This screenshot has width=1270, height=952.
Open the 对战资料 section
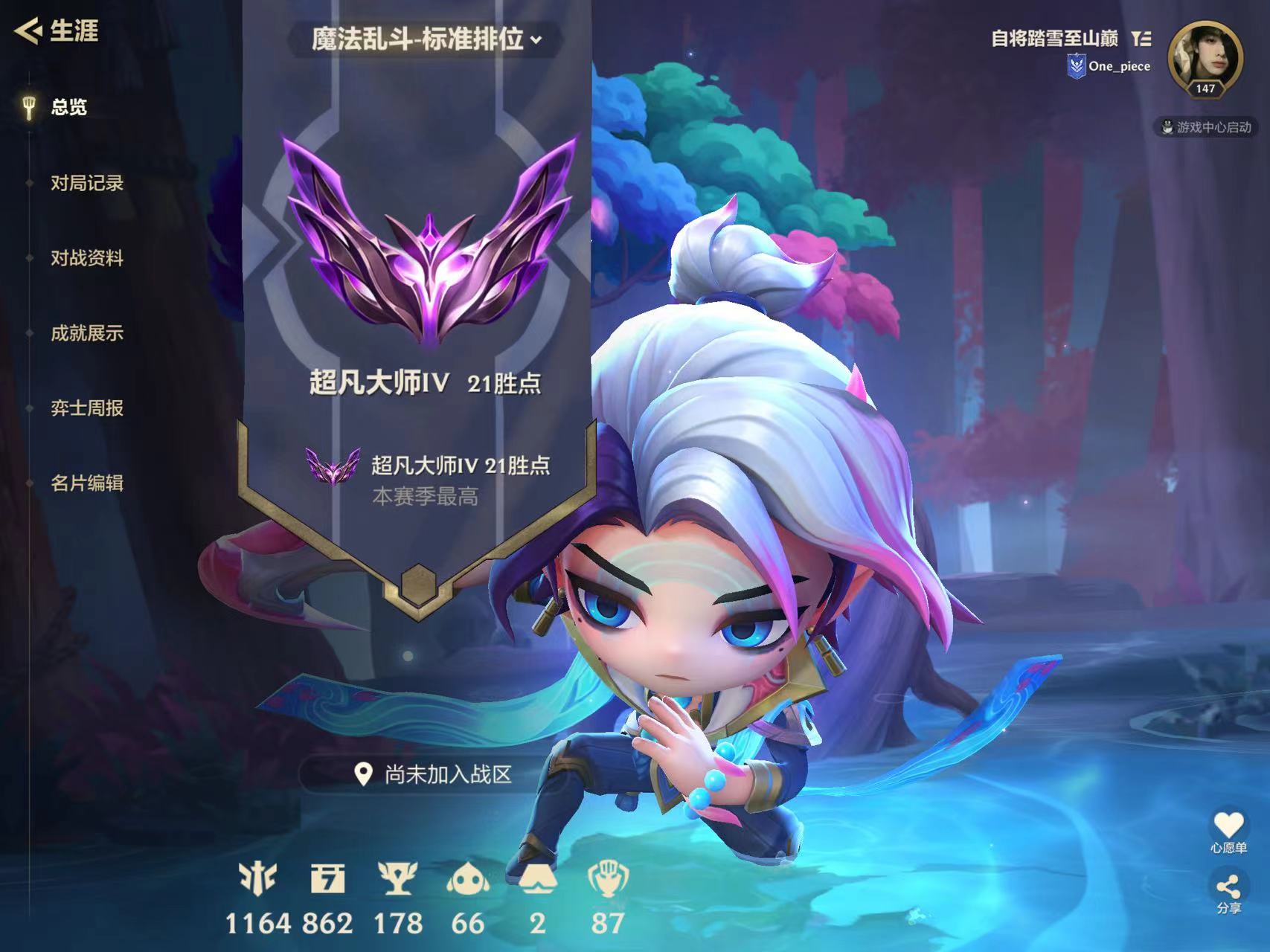(89, 259)
